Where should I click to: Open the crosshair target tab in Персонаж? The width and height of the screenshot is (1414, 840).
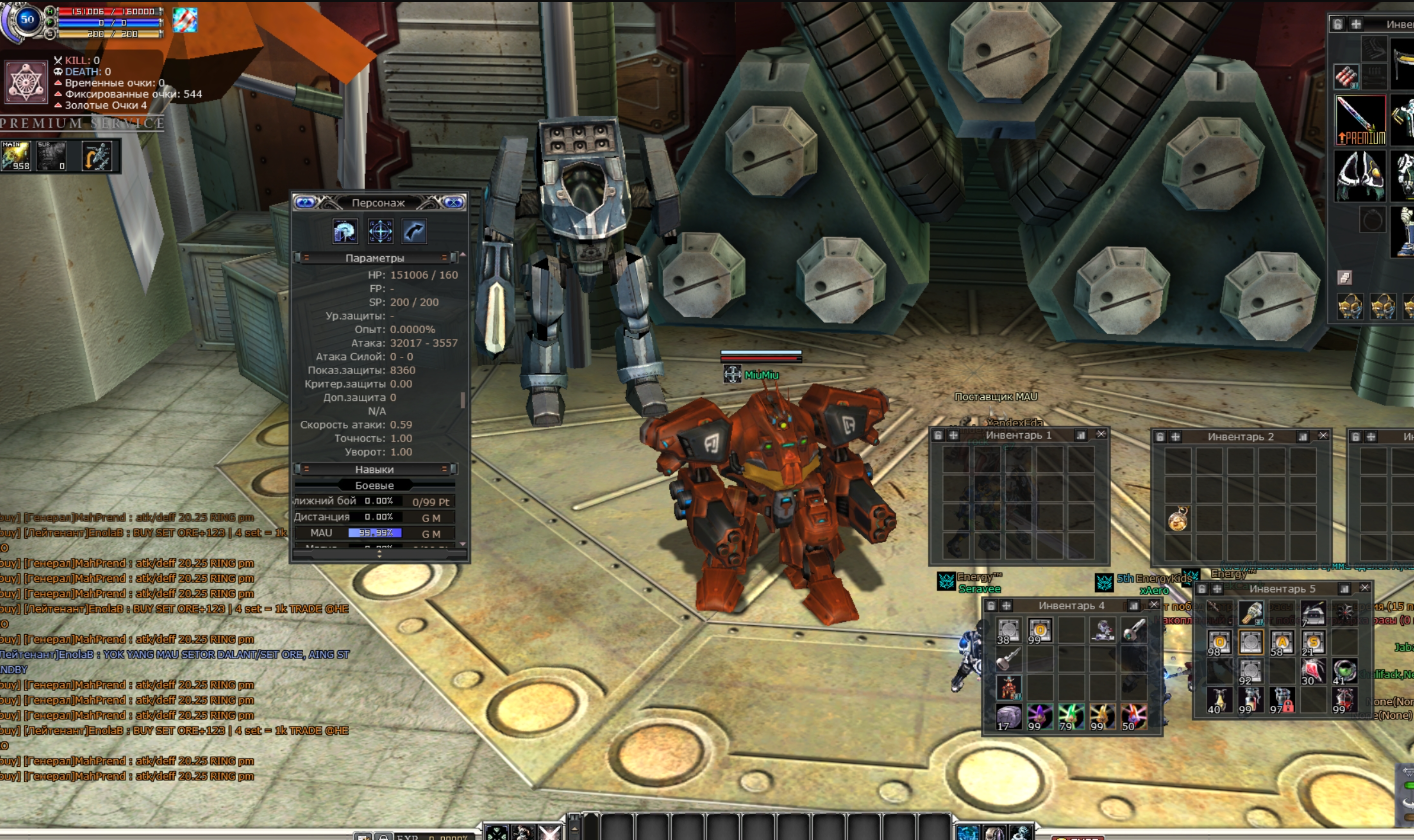380,232
